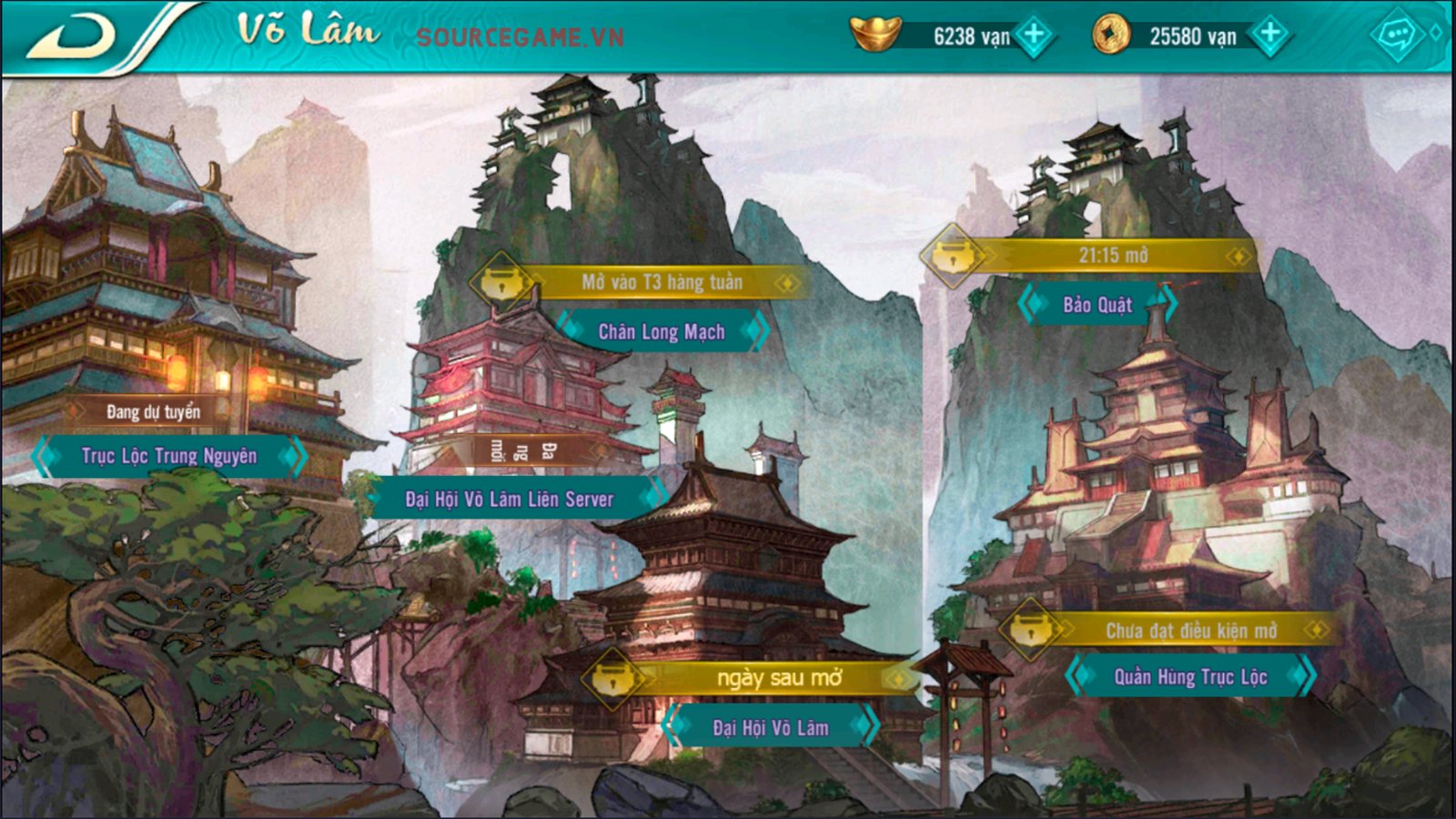The width and height of the screenshot is (1456, 819).
Task: Select Bảo Quật location
Action: [1097, 305]
